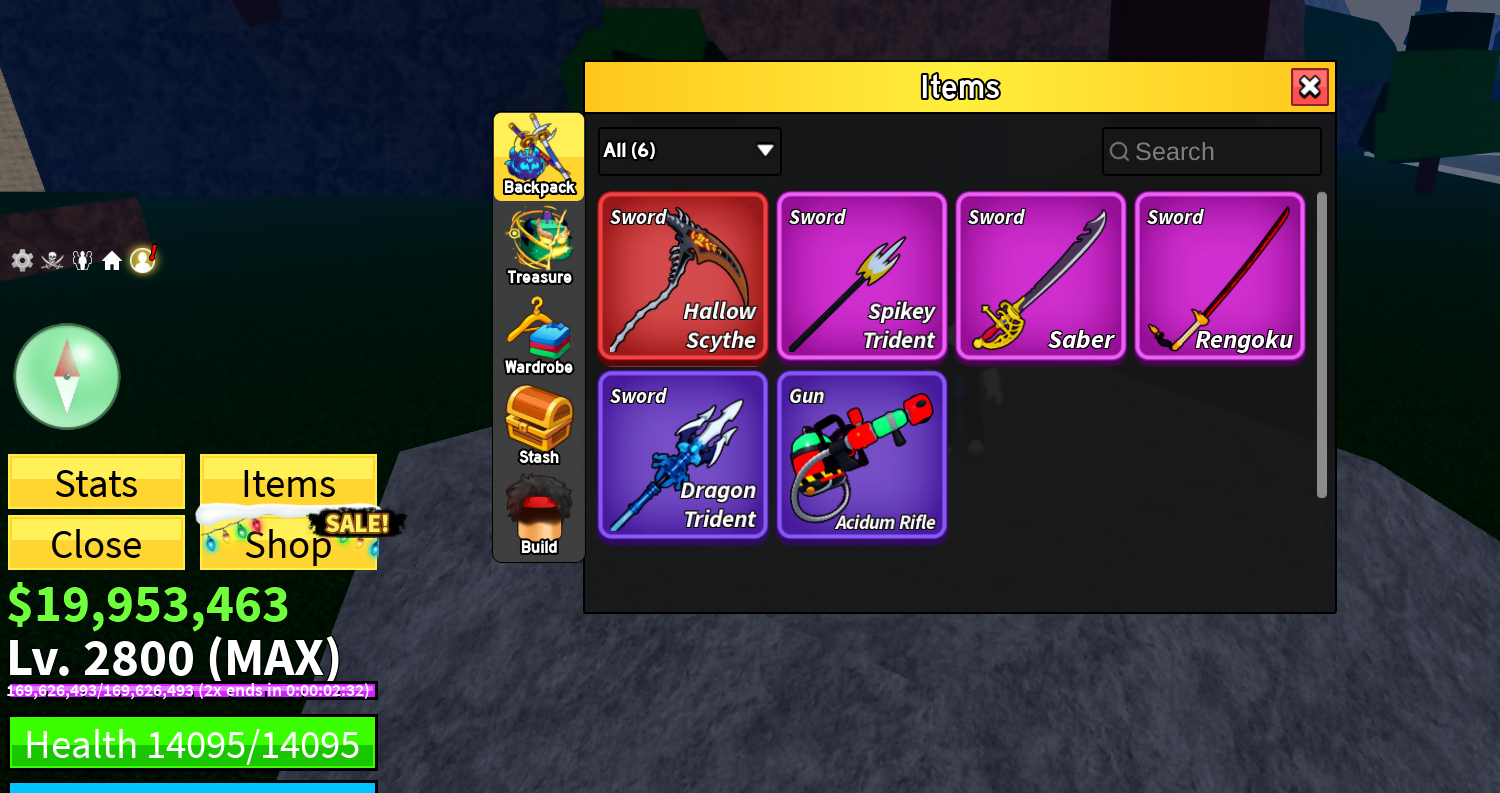This screenshot has height=793, width=1500.
Task: Select the Build character icon
Action: point(538,512)
